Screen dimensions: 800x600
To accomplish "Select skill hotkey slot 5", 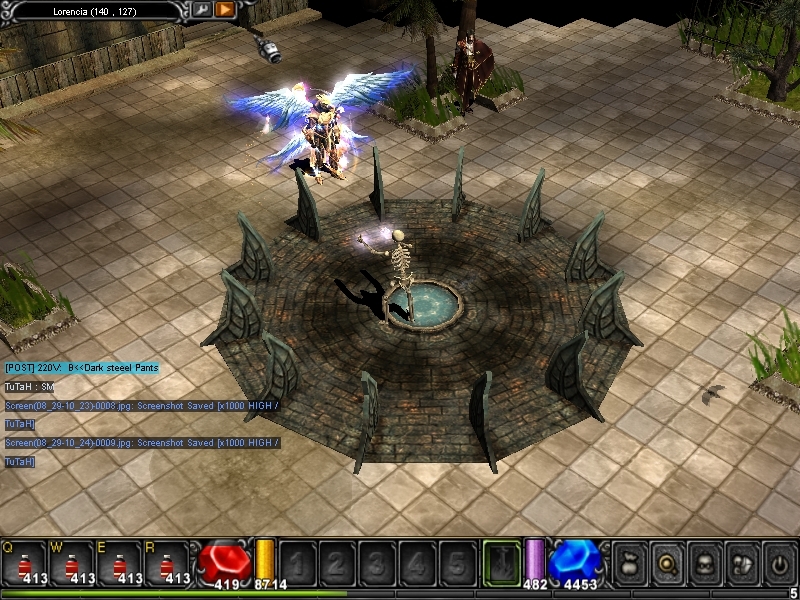I will [456, 562].
